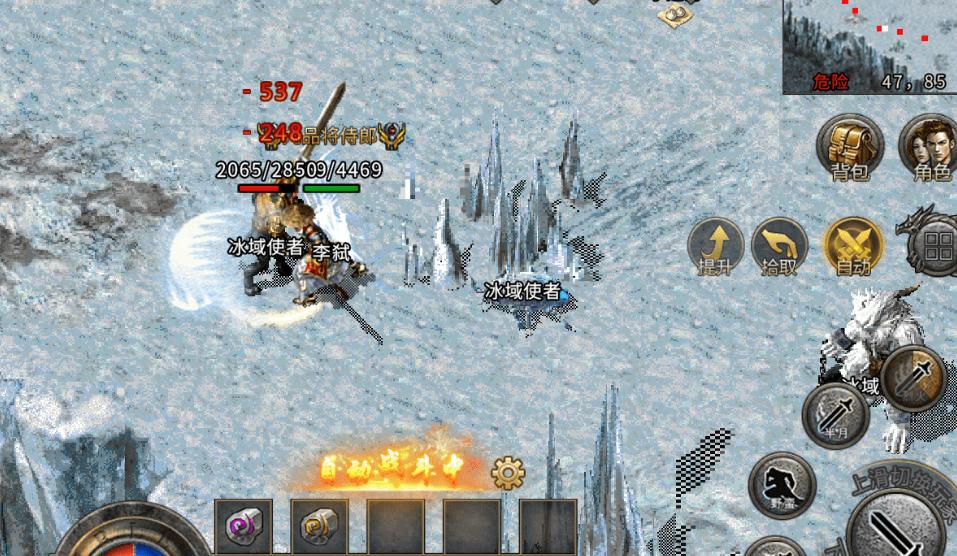Tap the 提升 upgrade button
The height and width of the screenshot is (556, 957).
pos(715,246)
